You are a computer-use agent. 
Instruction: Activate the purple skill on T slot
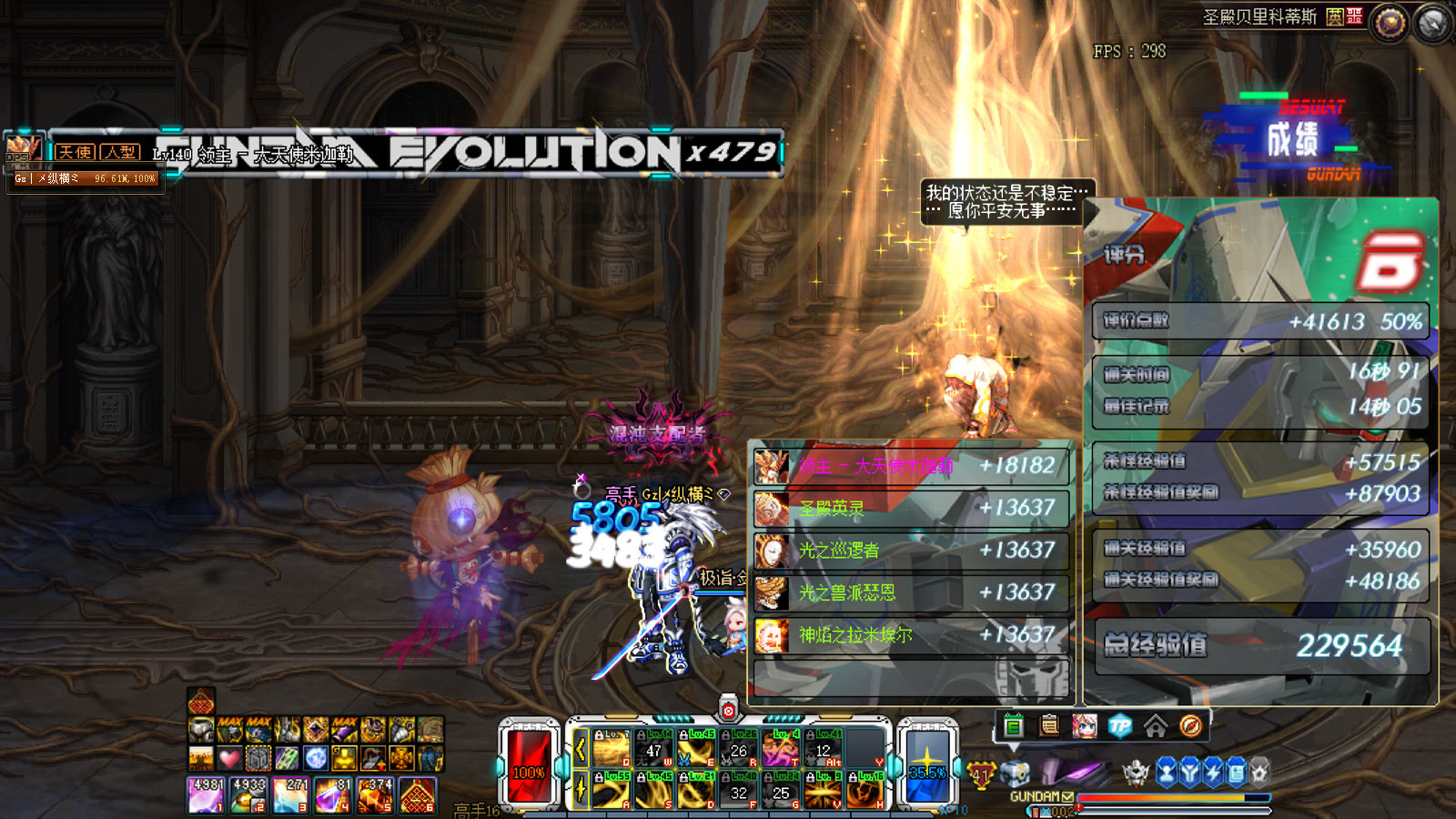(780, 749)
